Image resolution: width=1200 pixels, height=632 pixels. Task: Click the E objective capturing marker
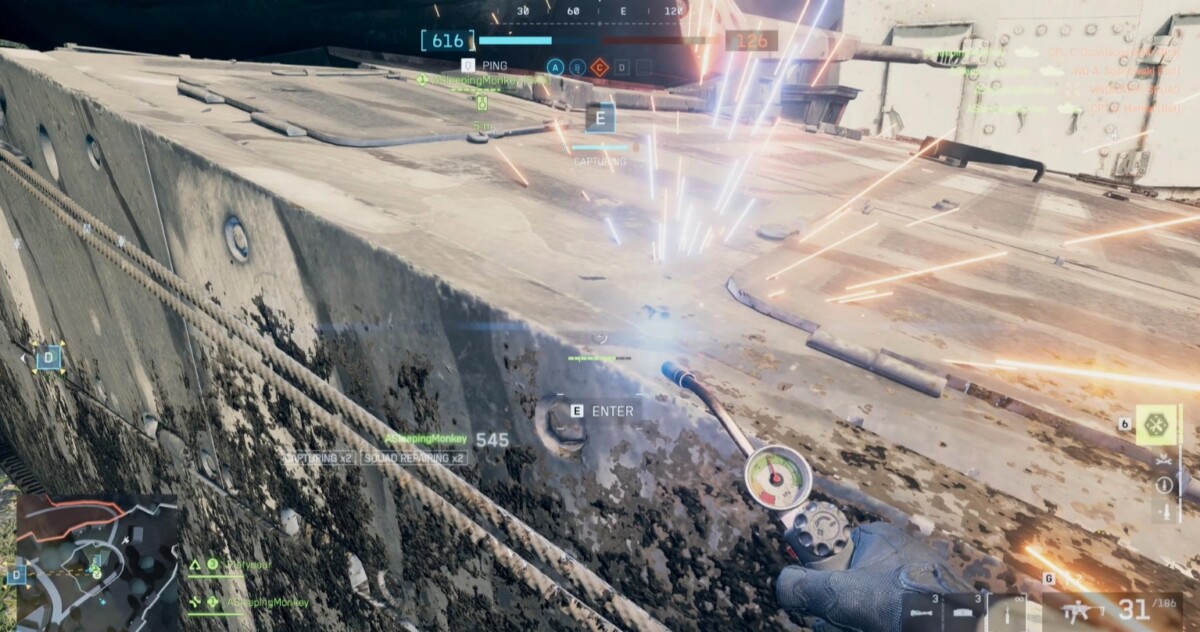tap(600, 118)
